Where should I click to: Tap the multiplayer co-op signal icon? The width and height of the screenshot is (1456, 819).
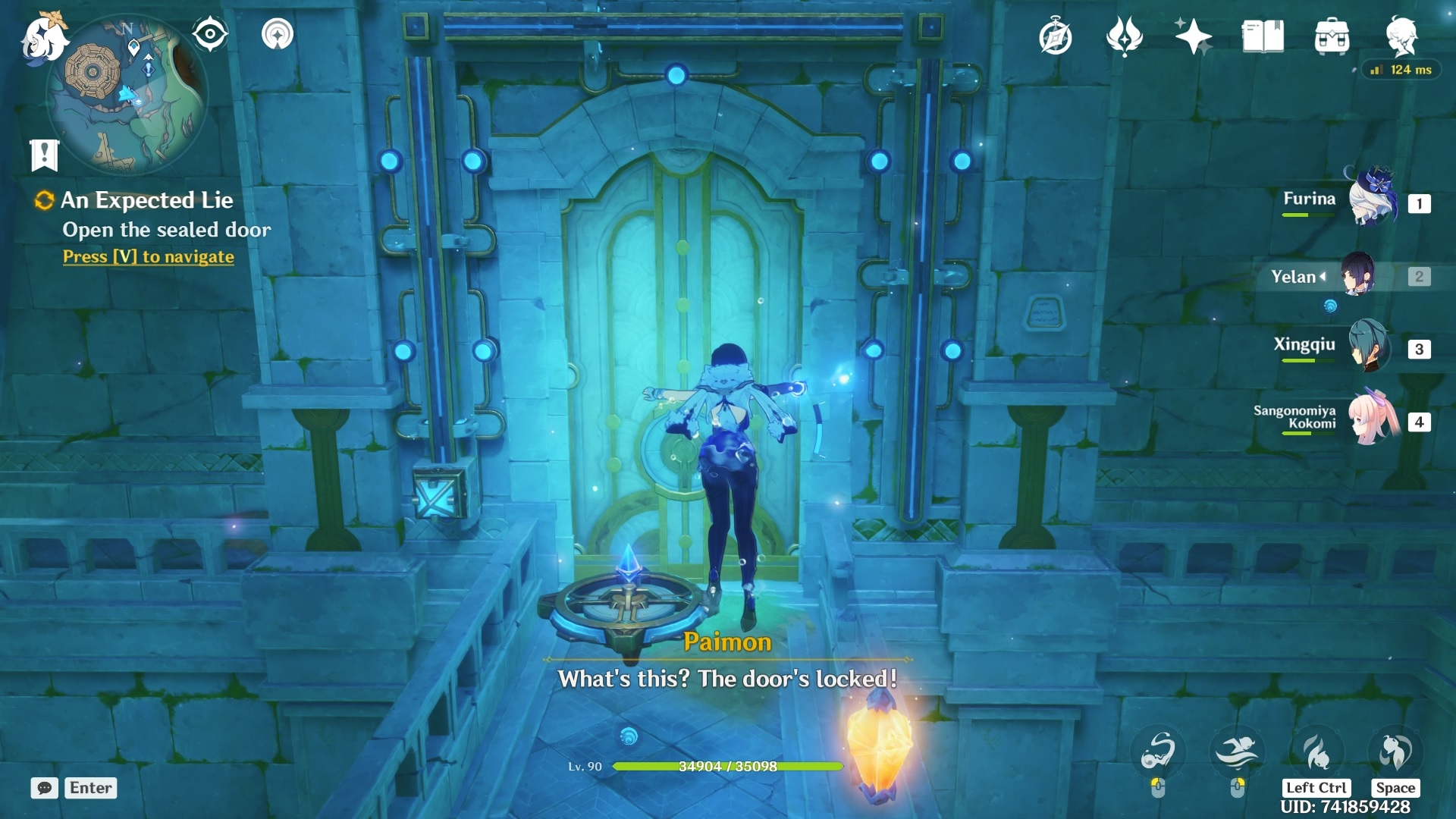point(278,34)
